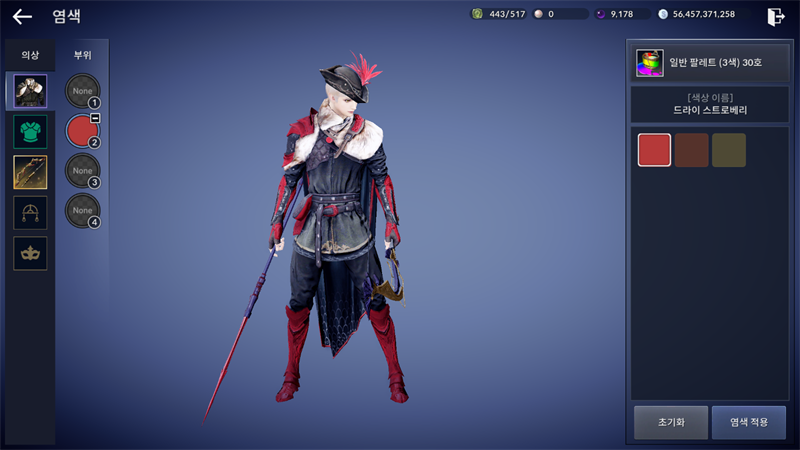Click the exit door icon
800x450 pixels.
[x=775, y=16]
